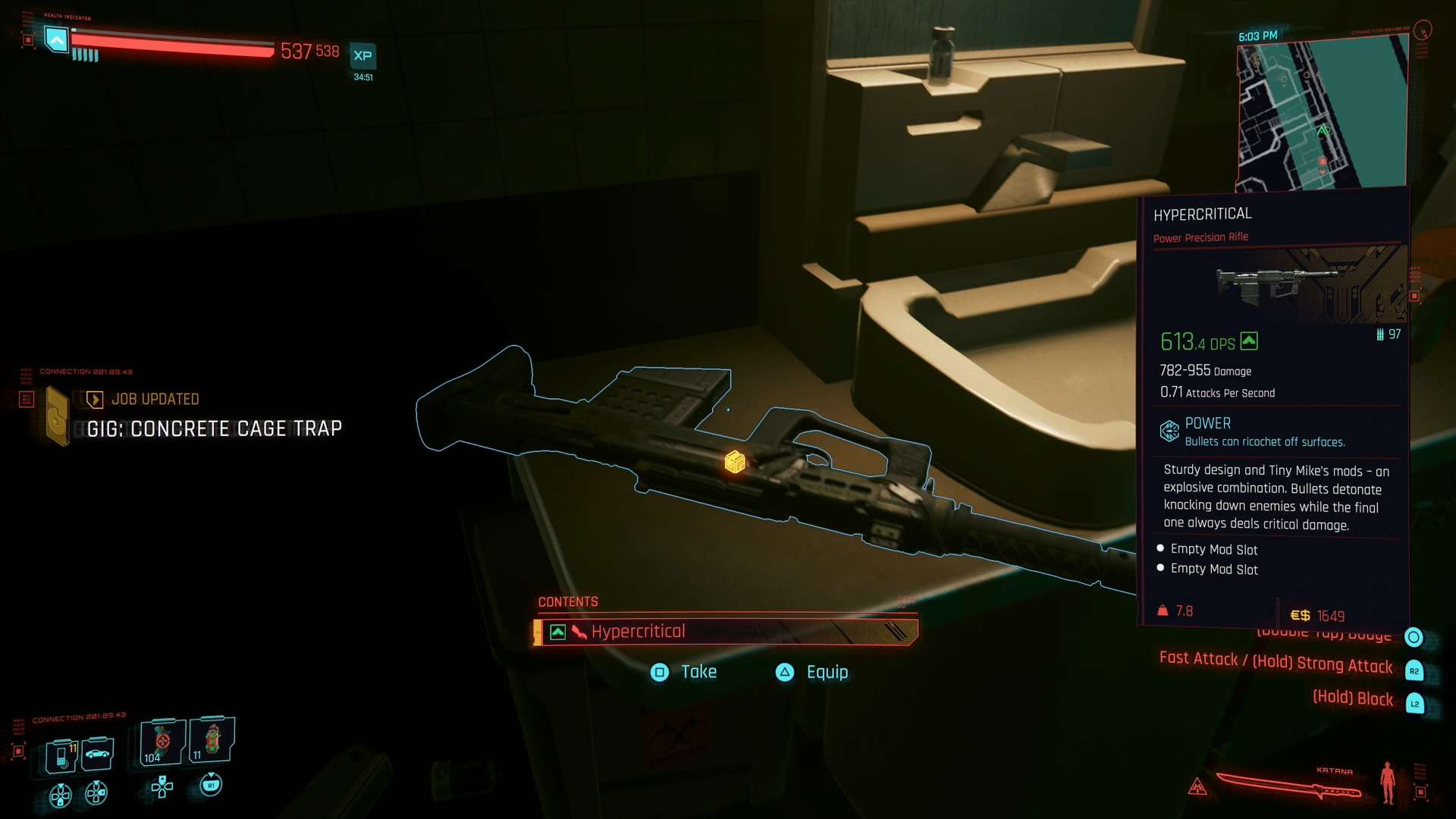Open the Gig: Concrete Cage Trap job tracker

coord(214,428)
